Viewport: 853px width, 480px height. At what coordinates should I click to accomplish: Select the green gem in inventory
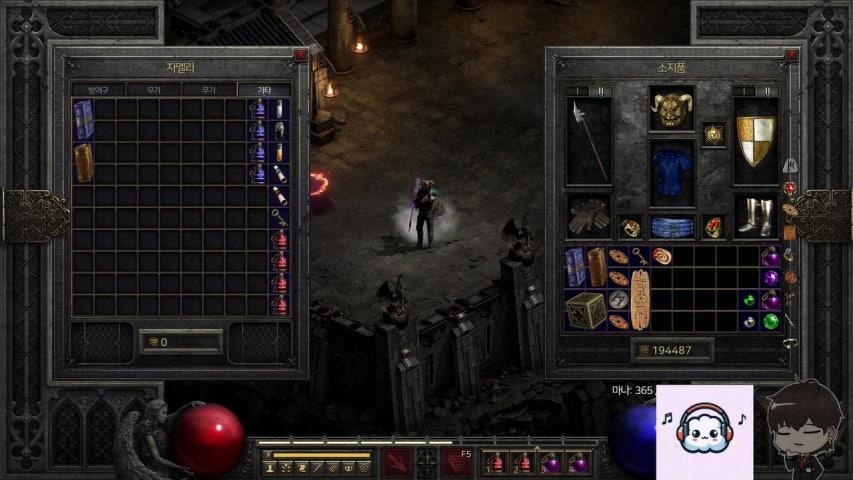[x=771, y=321]
